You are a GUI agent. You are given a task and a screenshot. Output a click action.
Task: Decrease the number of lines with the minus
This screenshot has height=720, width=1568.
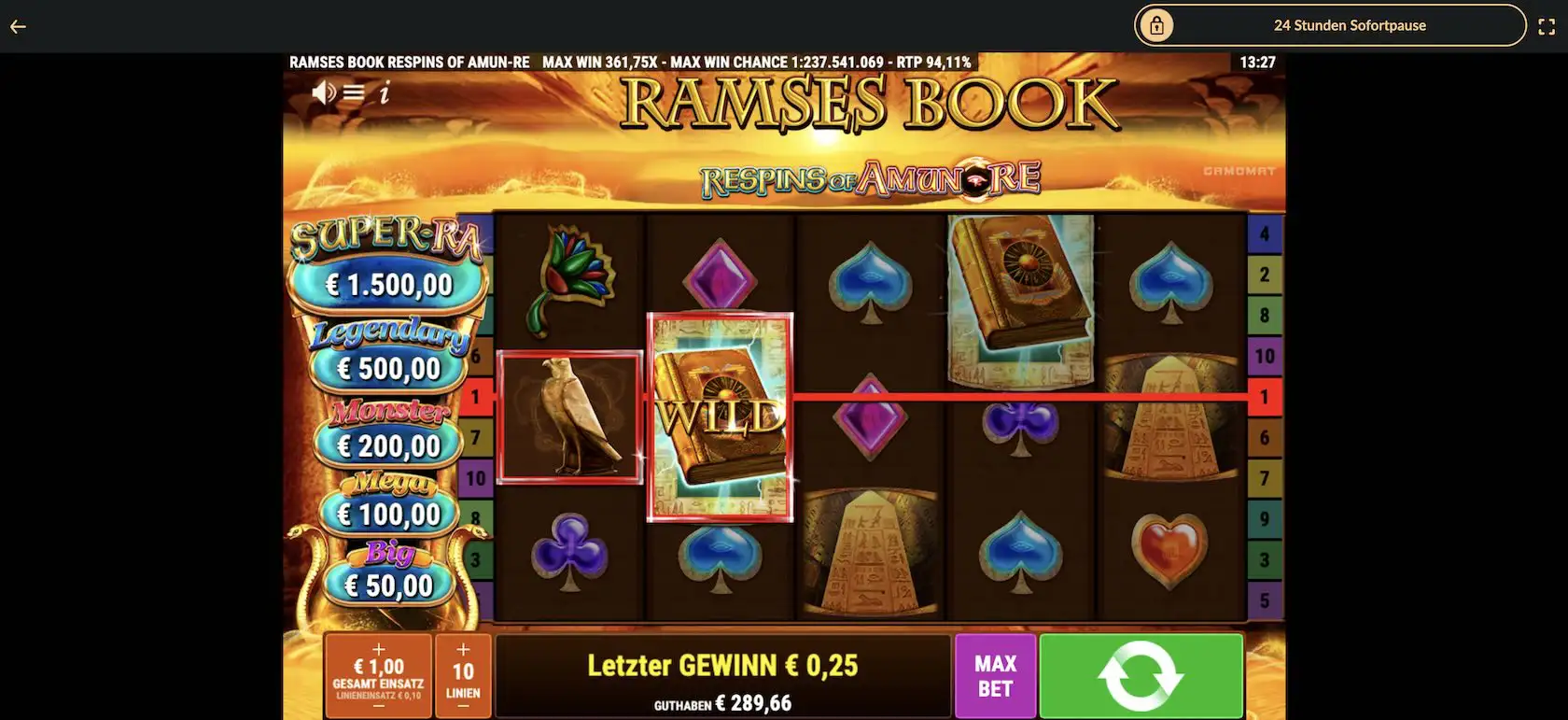(x=463, y=707)
